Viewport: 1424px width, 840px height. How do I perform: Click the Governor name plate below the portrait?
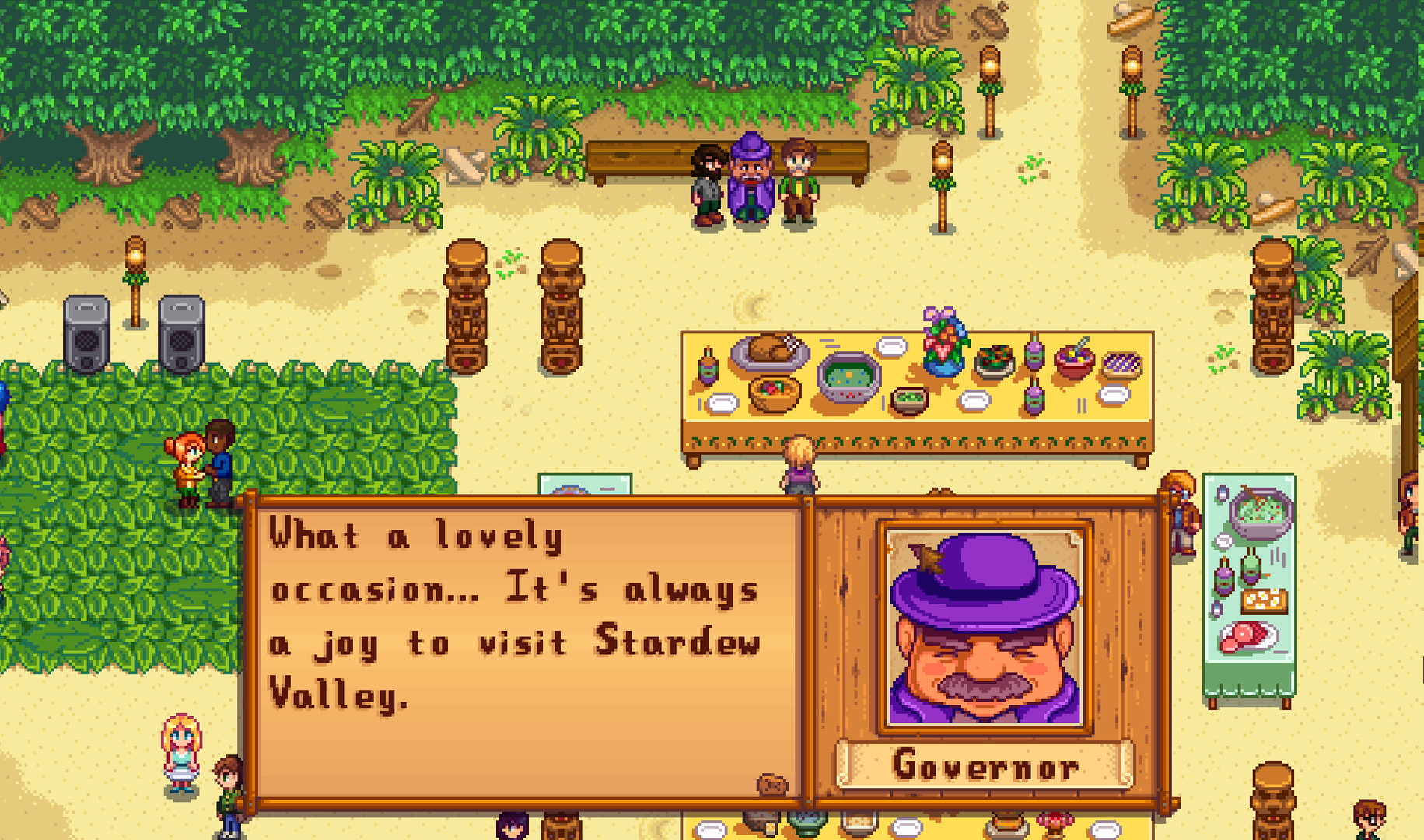985,768
